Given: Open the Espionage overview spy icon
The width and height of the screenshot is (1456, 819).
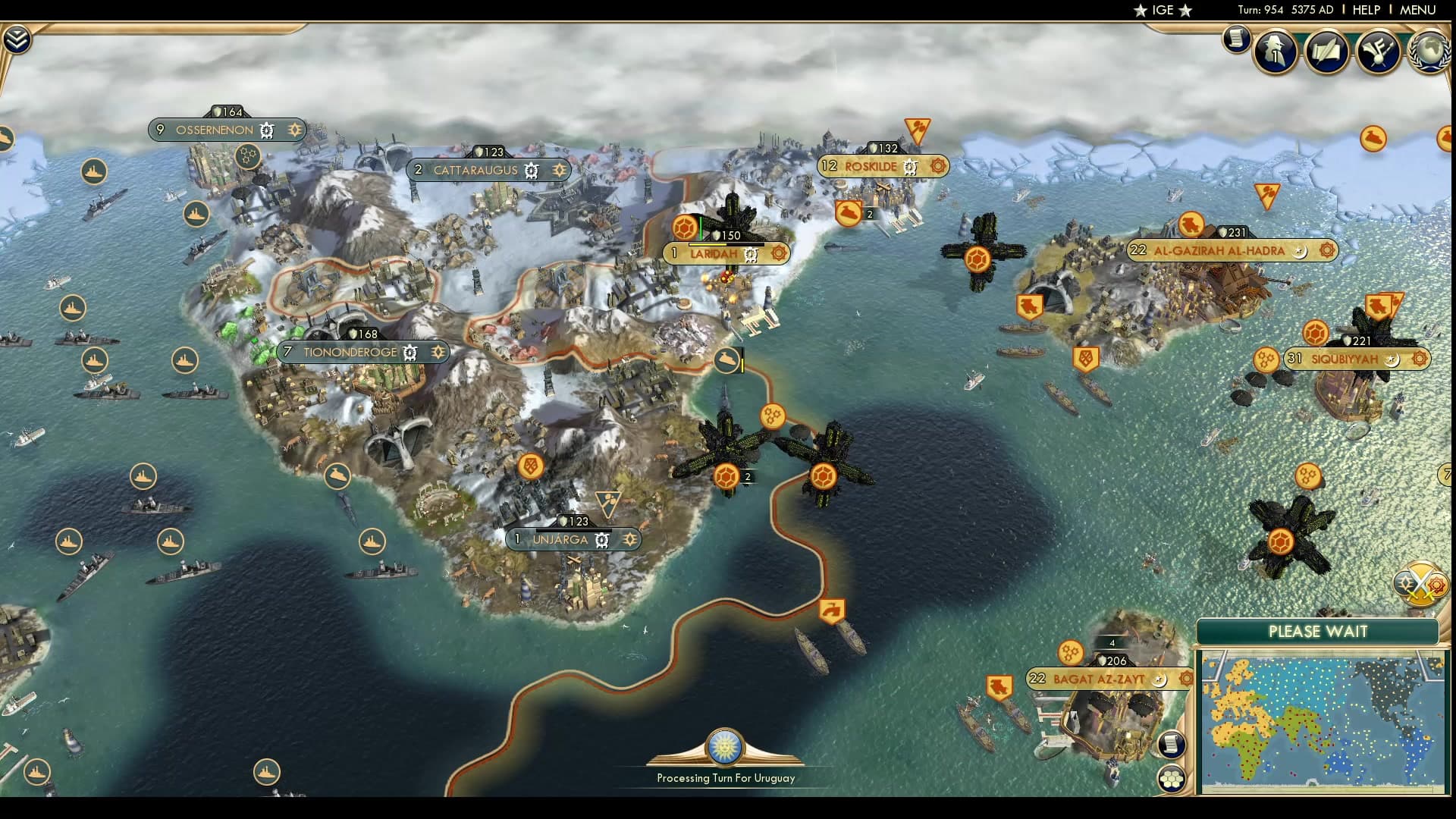Looking at the screenshot, I should click(1275, 49).
